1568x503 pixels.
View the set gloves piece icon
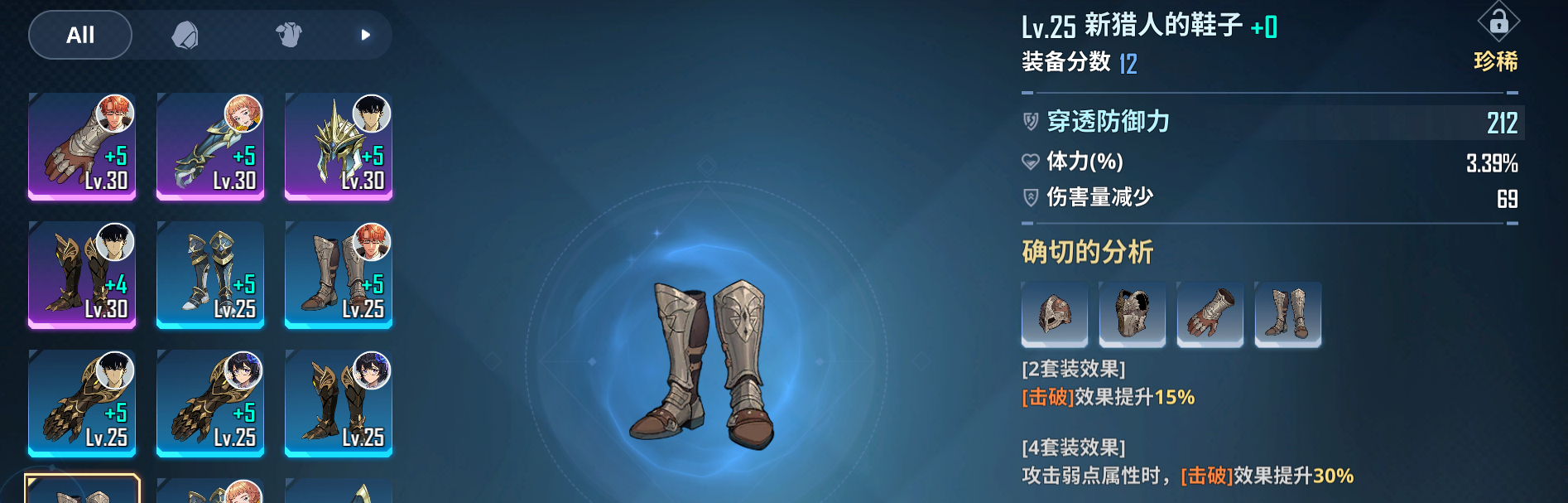pyautogui.click(x=1210, y=314)
